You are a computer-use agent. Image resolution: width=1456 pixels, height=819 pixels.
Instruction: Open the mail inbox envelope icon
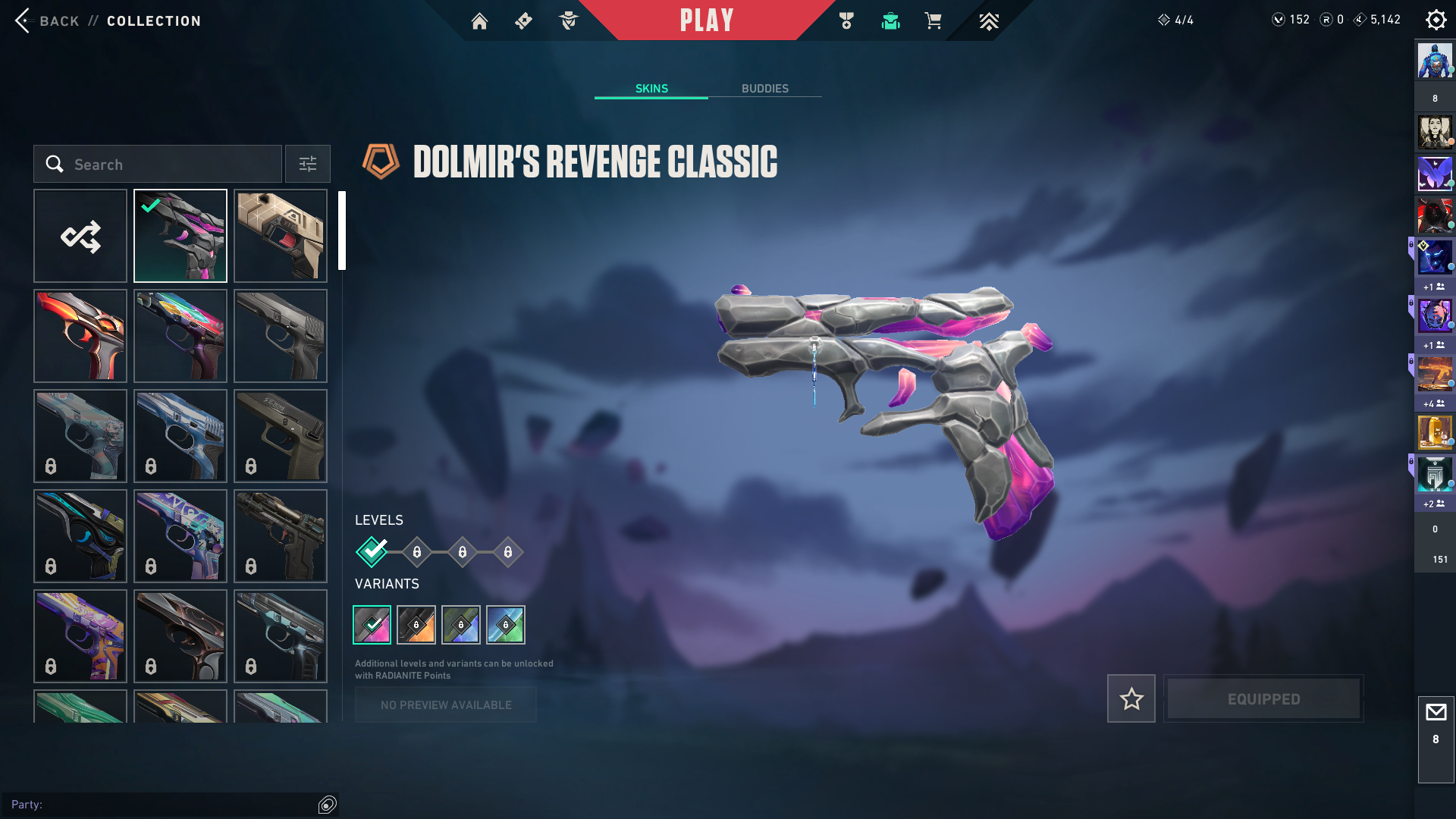coord(1436,713)
